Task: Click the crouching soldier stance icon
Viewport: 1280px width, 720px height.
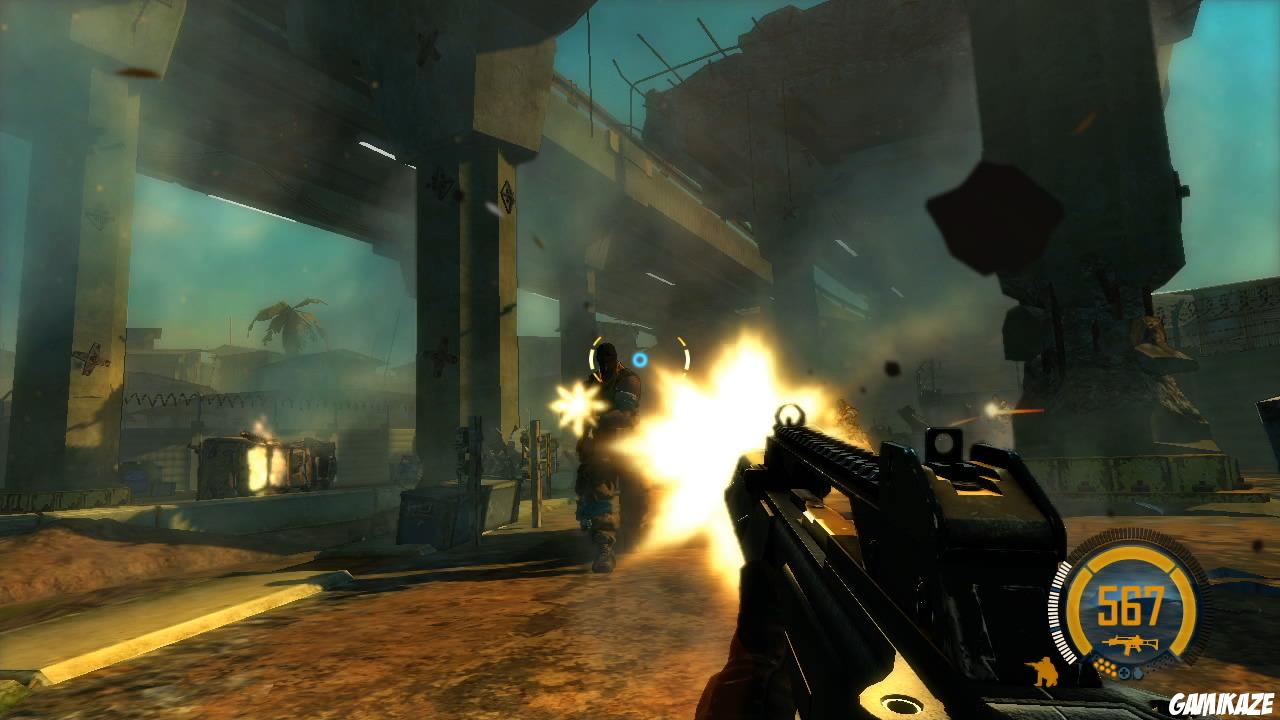Action: click(1043, 671)
